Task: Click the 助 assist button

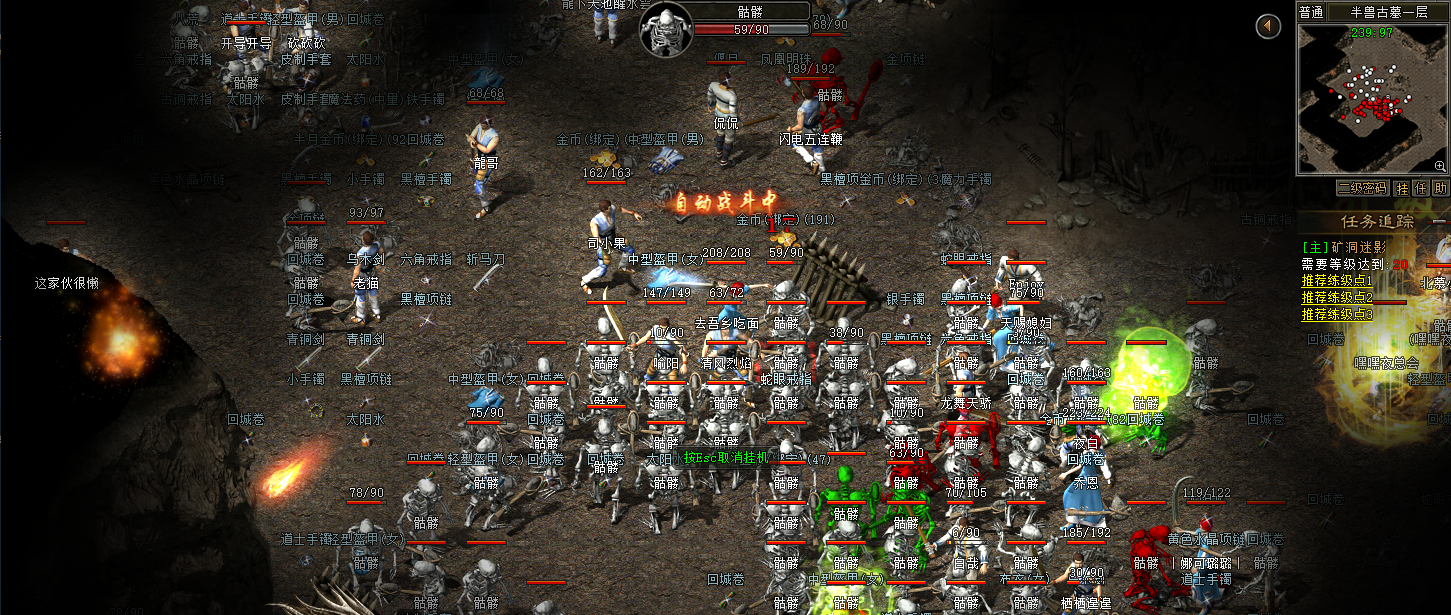Action: (x=1440, y=188)
